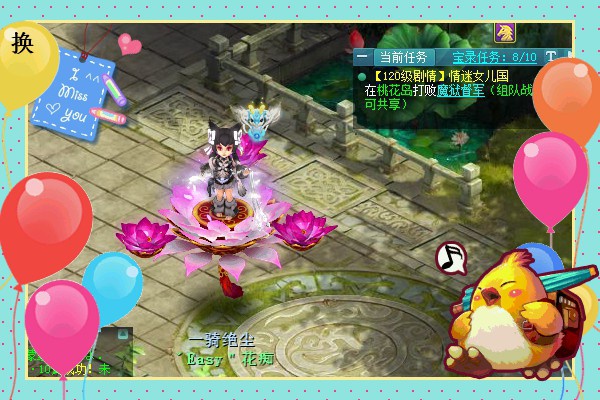This screenshot has width=600, height=400.
Task: Switch to the 当前任务 tab
Action: click(403, 57)
